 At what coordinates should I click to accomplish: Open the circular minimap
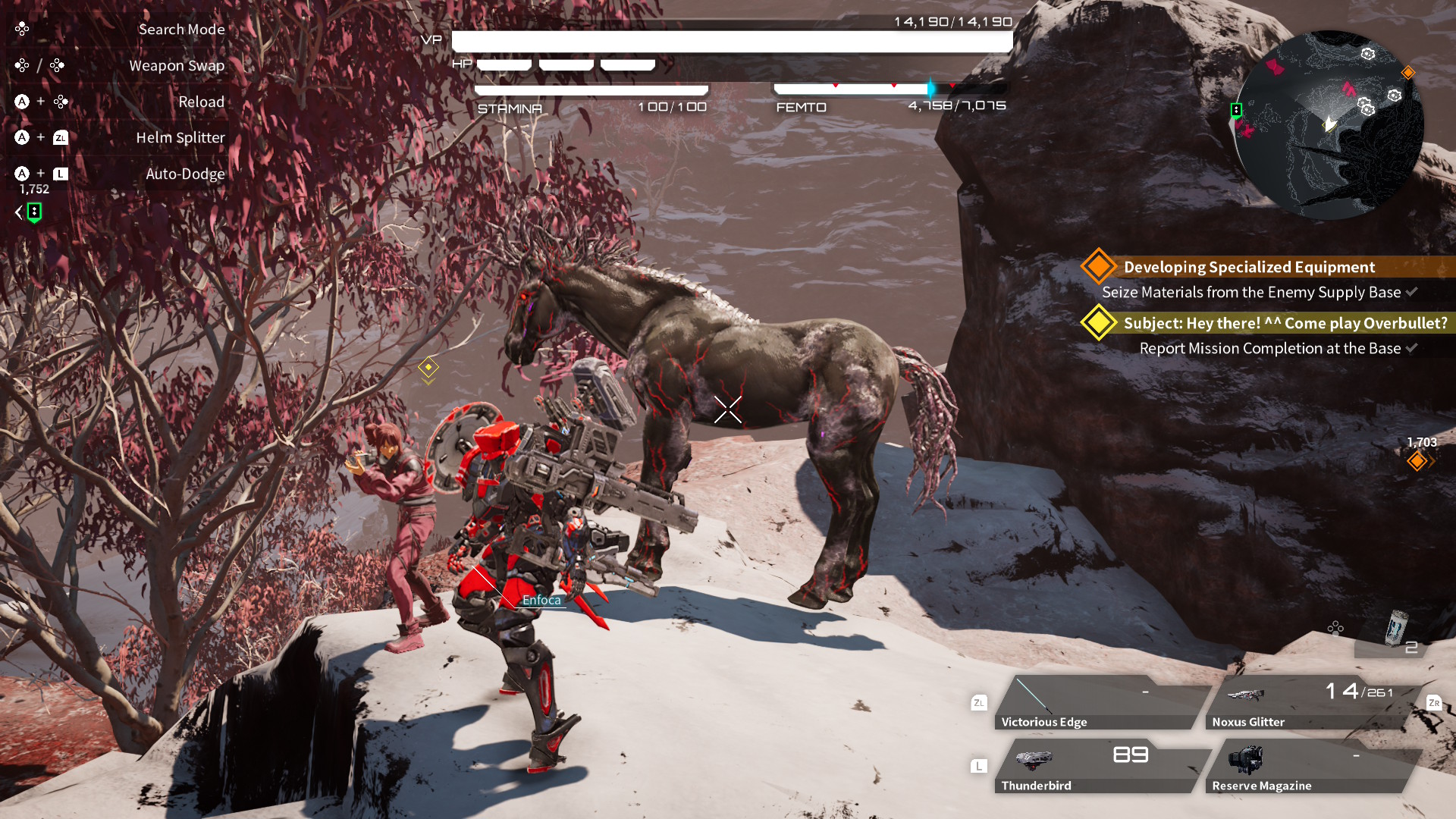(1329, 125)
